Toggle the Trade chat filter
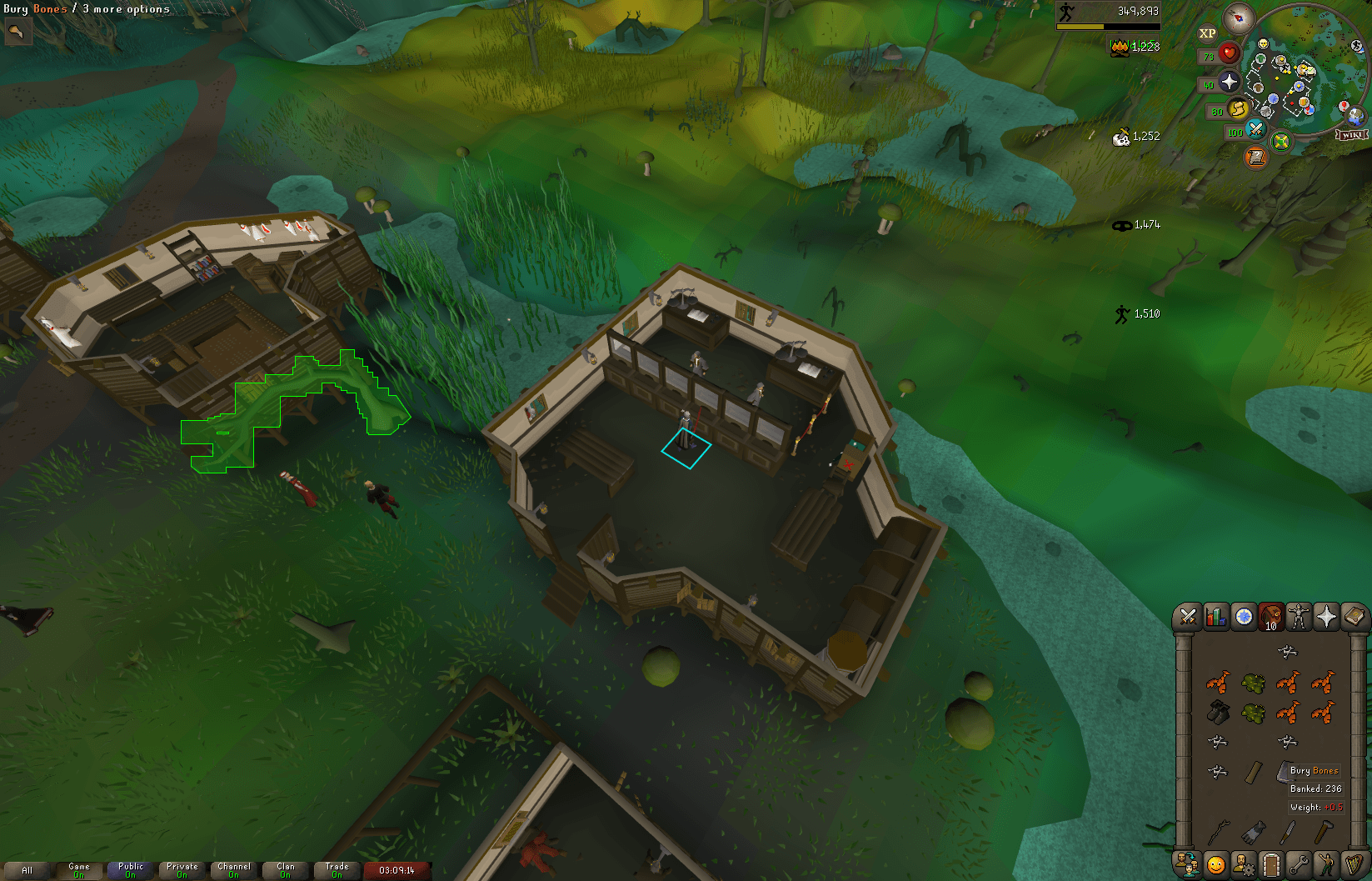 [x=337, y=869]
